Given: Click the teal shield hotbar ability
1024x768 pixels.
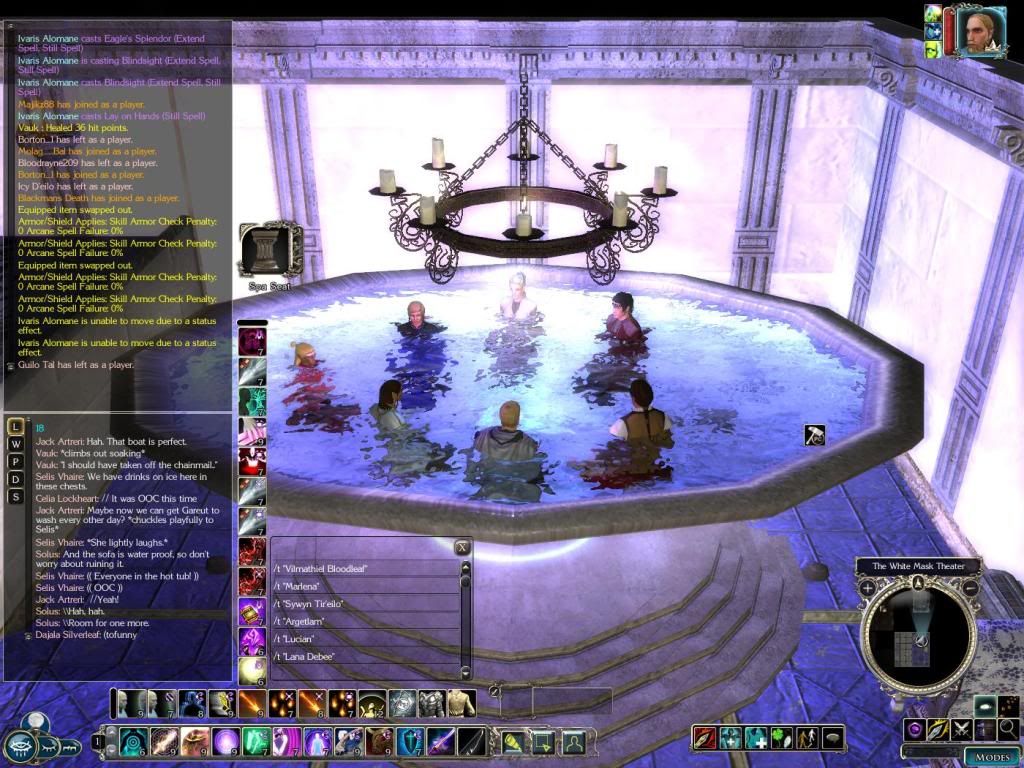Looking at the screenshot, I should point(409,742).
